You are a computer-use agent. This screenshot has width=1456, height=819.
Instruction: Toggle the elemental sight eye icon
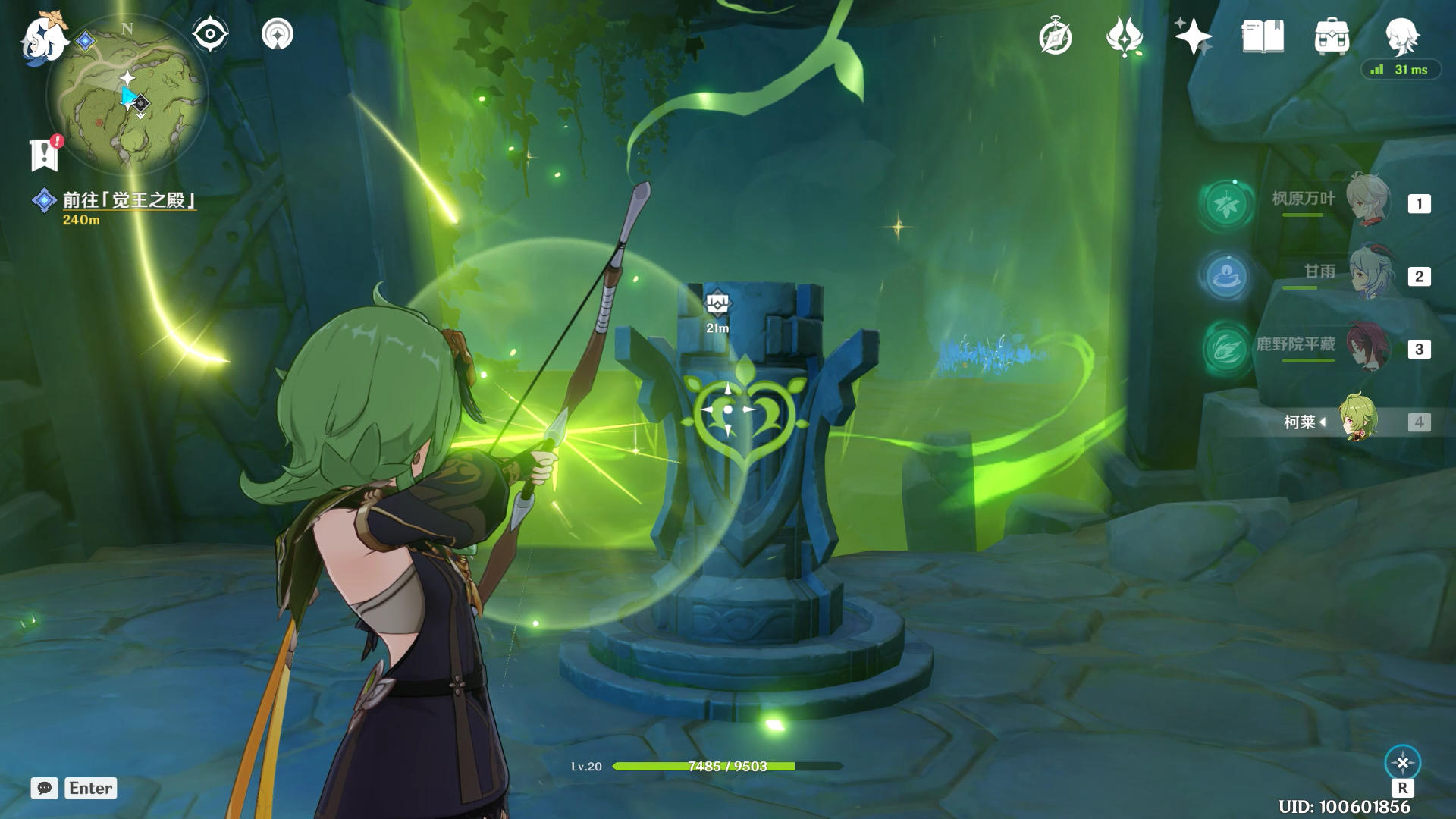point(210,35)
